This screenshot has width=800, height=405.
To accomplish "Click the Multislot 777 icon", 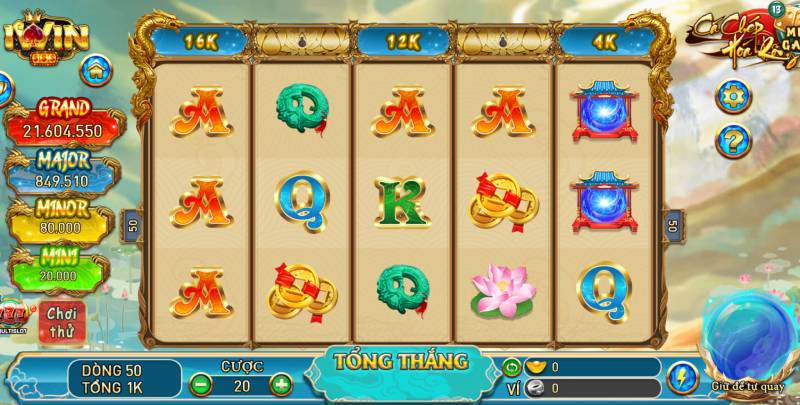I will click(x=15, y=314).
